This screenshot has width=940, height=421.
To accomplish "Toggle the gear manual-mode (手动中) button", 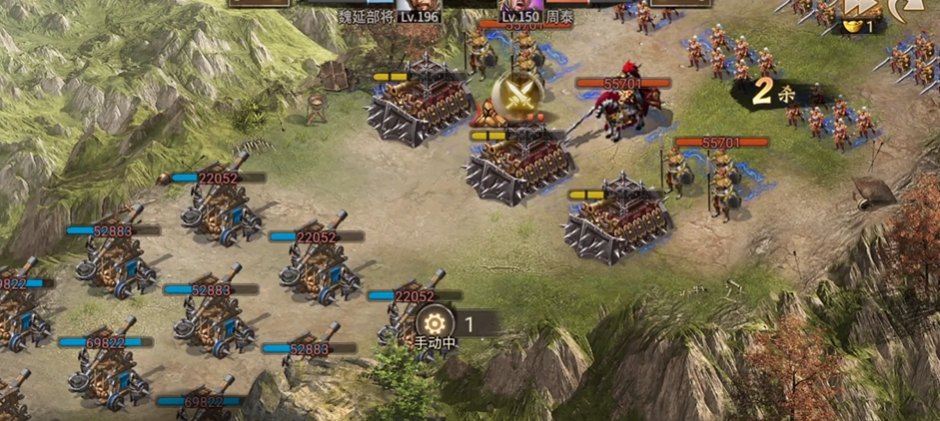I will (x=435, y=323).
